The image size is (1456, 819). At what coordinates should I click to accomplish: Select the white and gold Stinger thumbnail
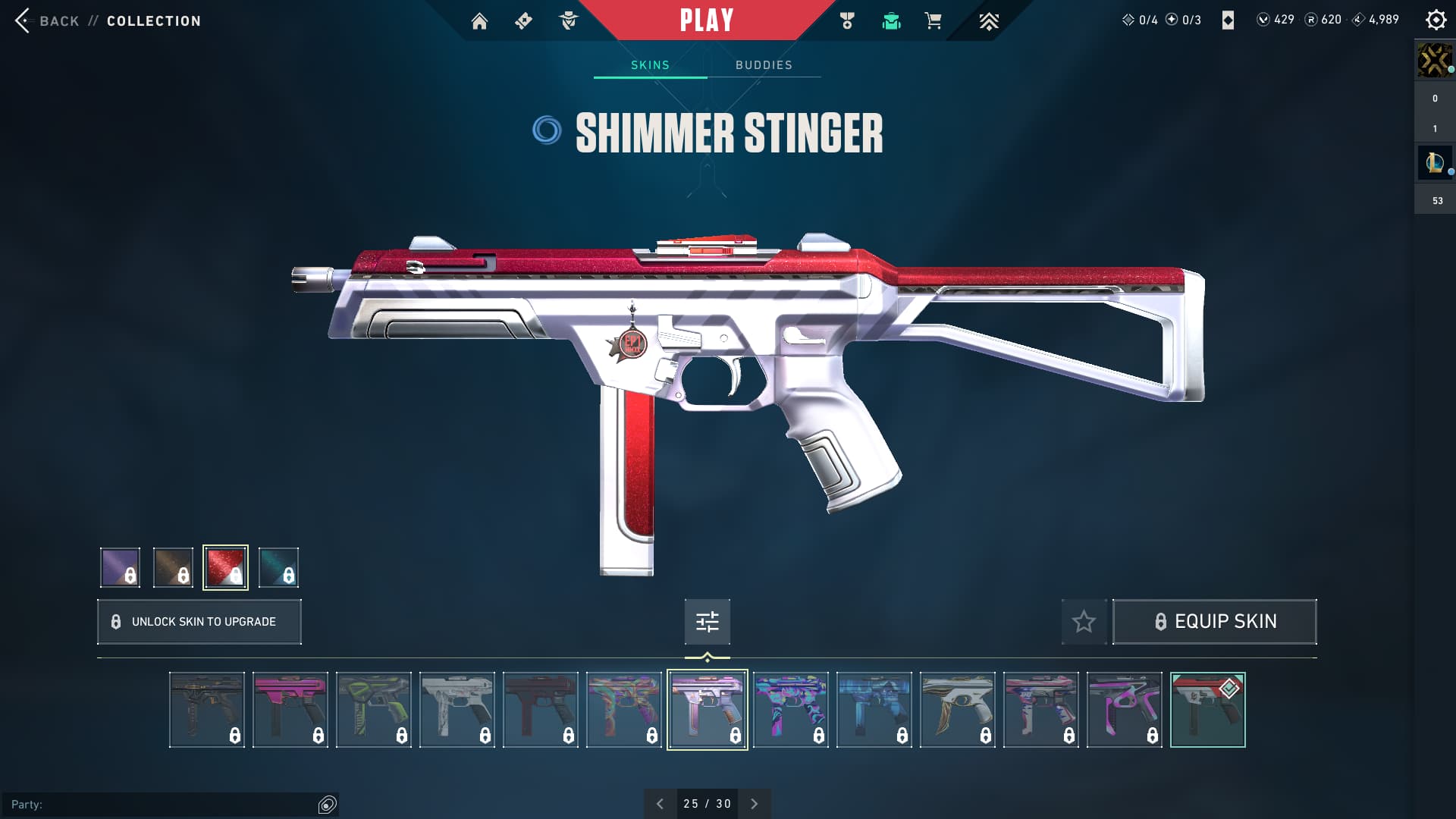coord(957,710)
